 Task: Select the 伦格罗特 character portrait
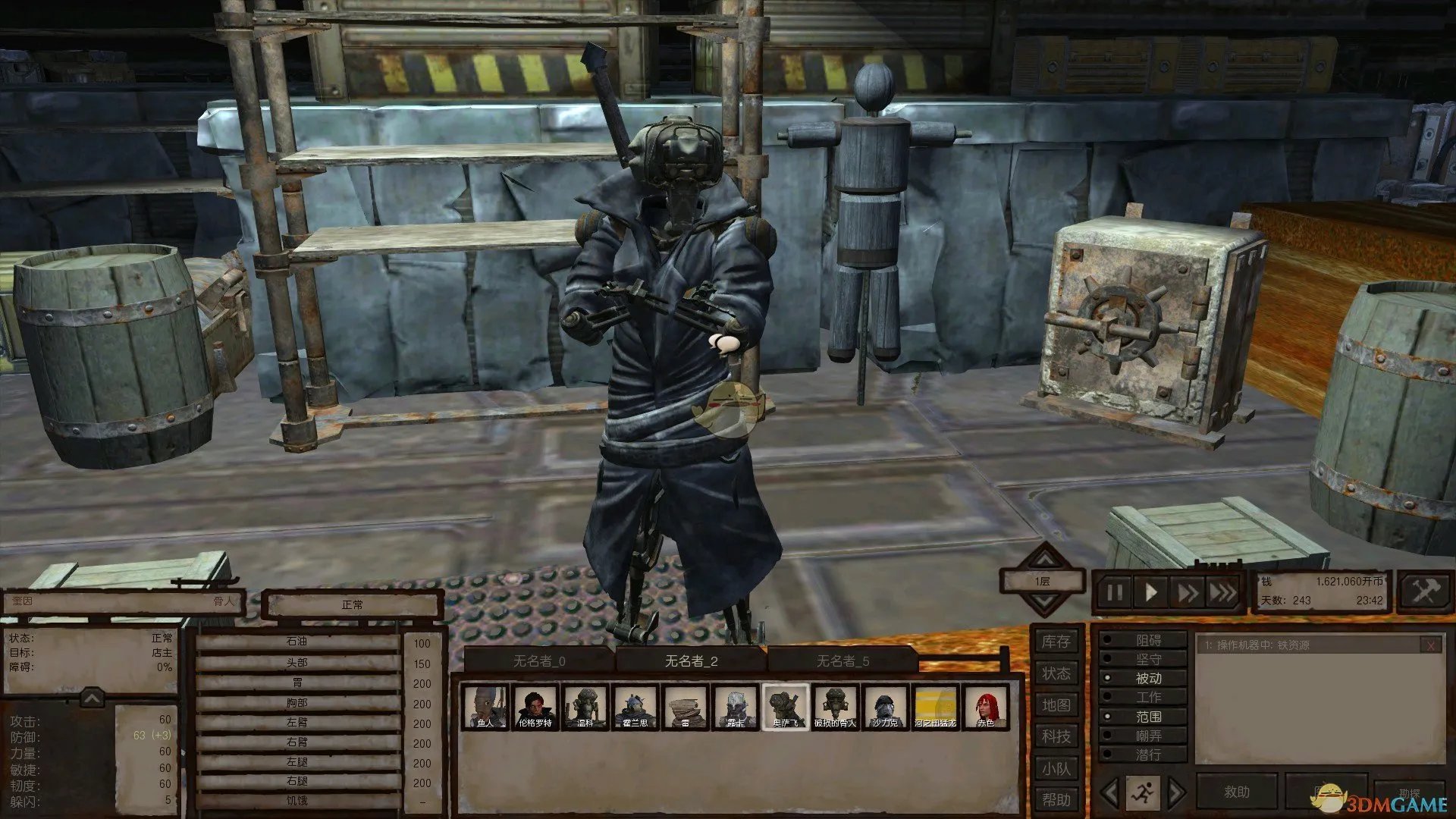click(535, 708)
